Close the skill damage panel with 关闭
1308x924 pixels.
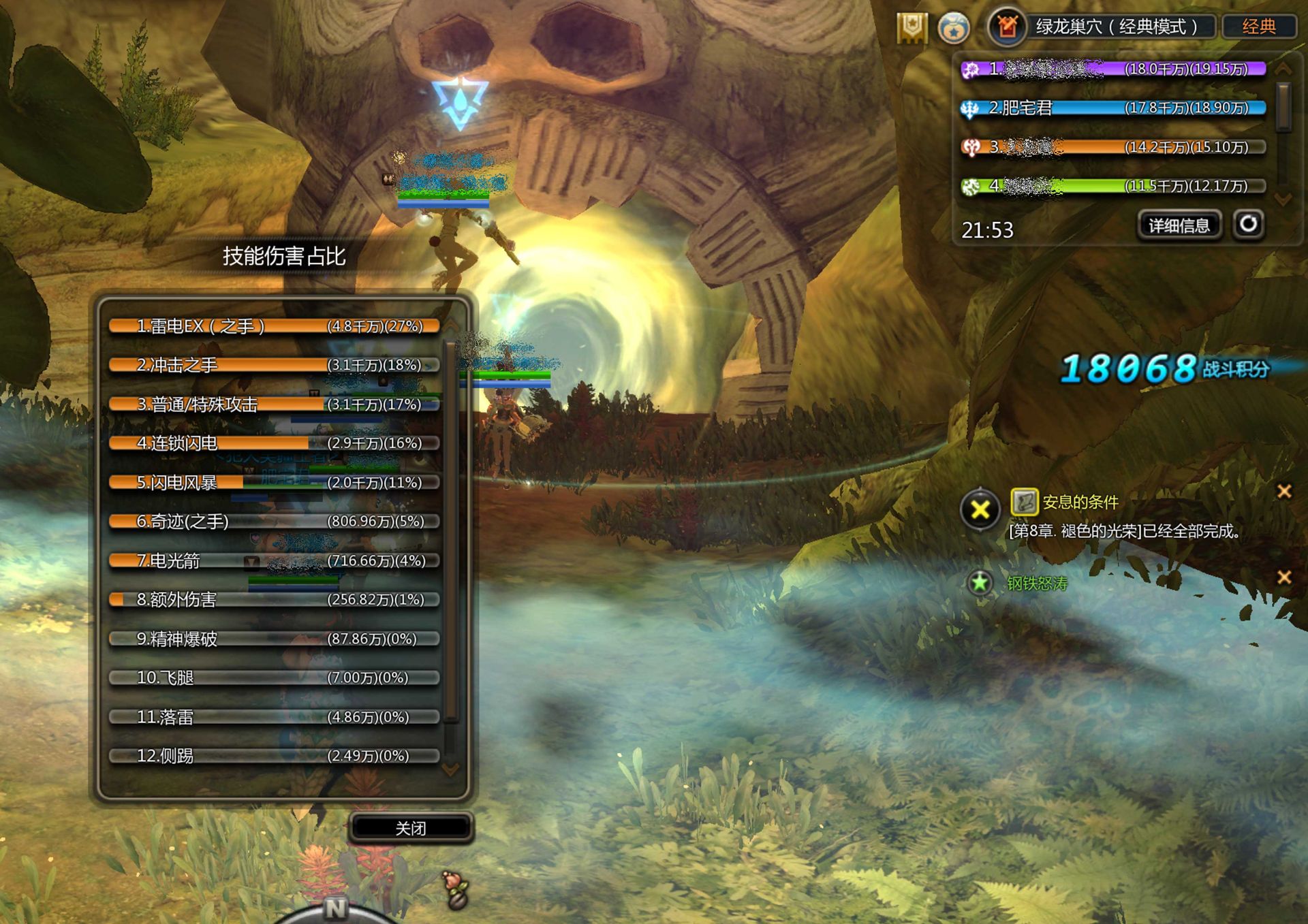coord(411,828)
